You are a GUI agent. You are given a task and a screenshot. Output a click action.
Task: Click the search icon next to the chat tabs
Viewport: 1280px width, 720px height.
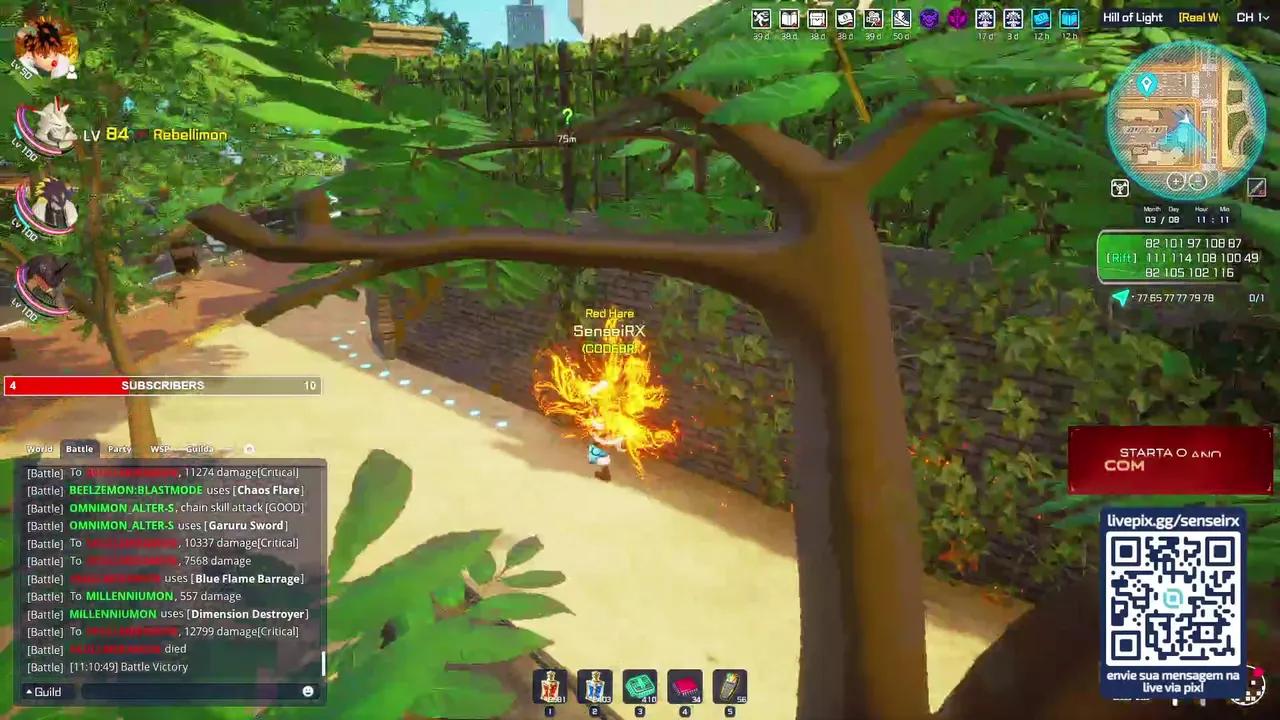(249, 448)
